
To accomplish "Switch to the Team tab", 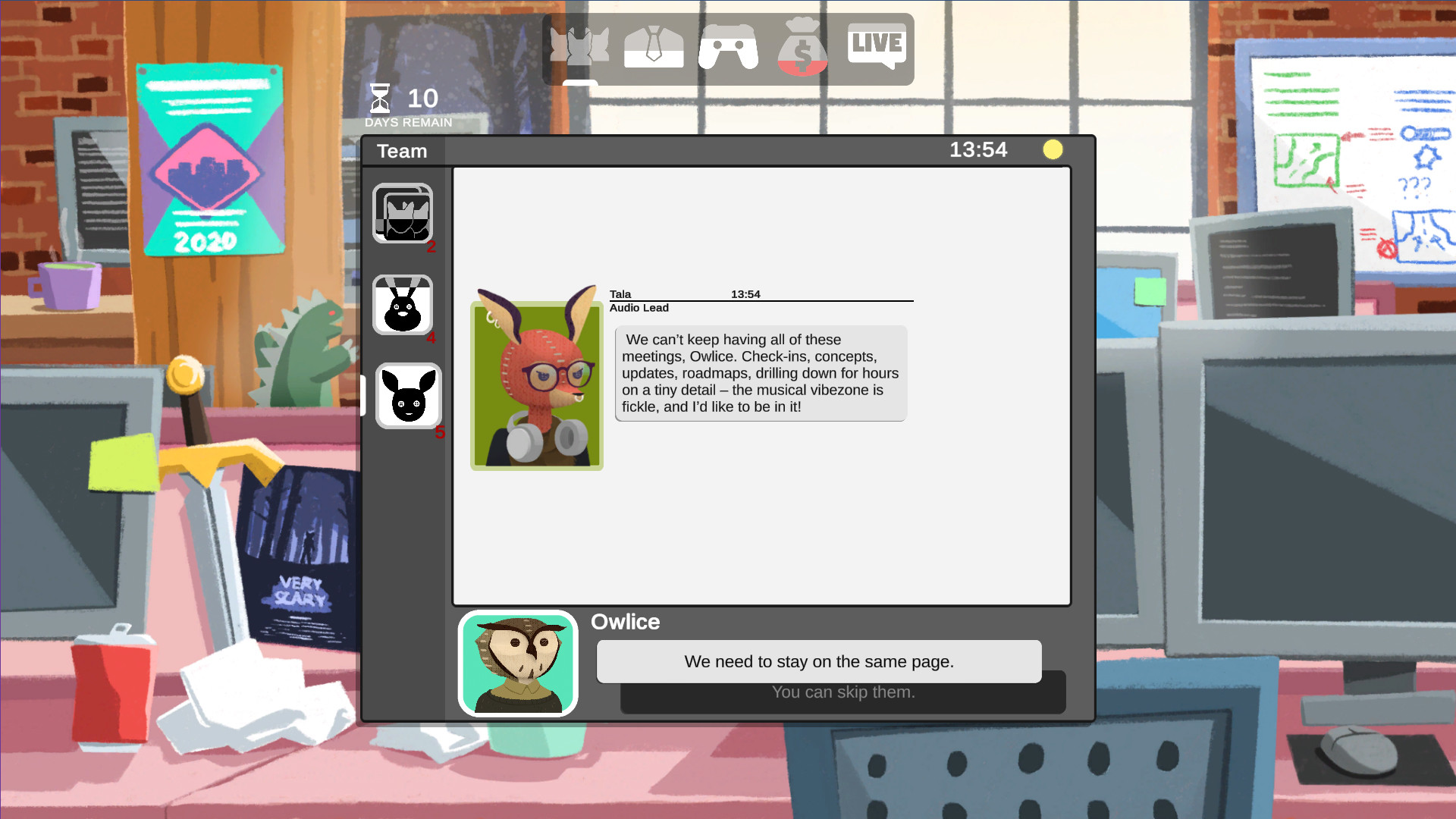I will (401, 151).
